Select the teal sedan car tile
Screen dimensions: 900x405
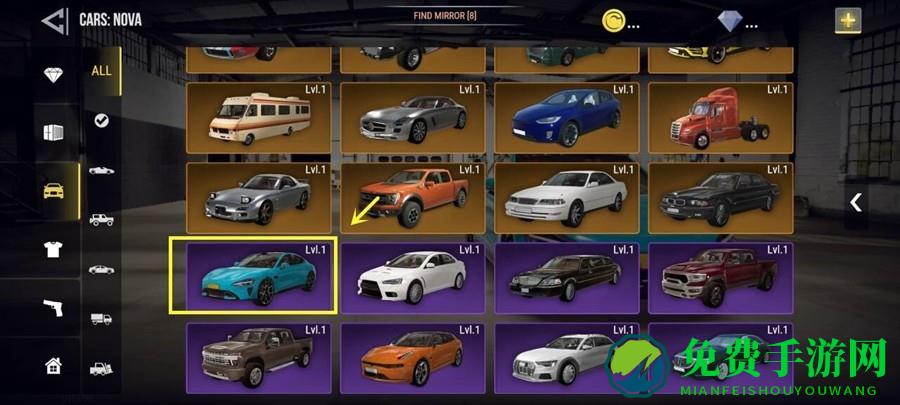click(x=255, y=275)
